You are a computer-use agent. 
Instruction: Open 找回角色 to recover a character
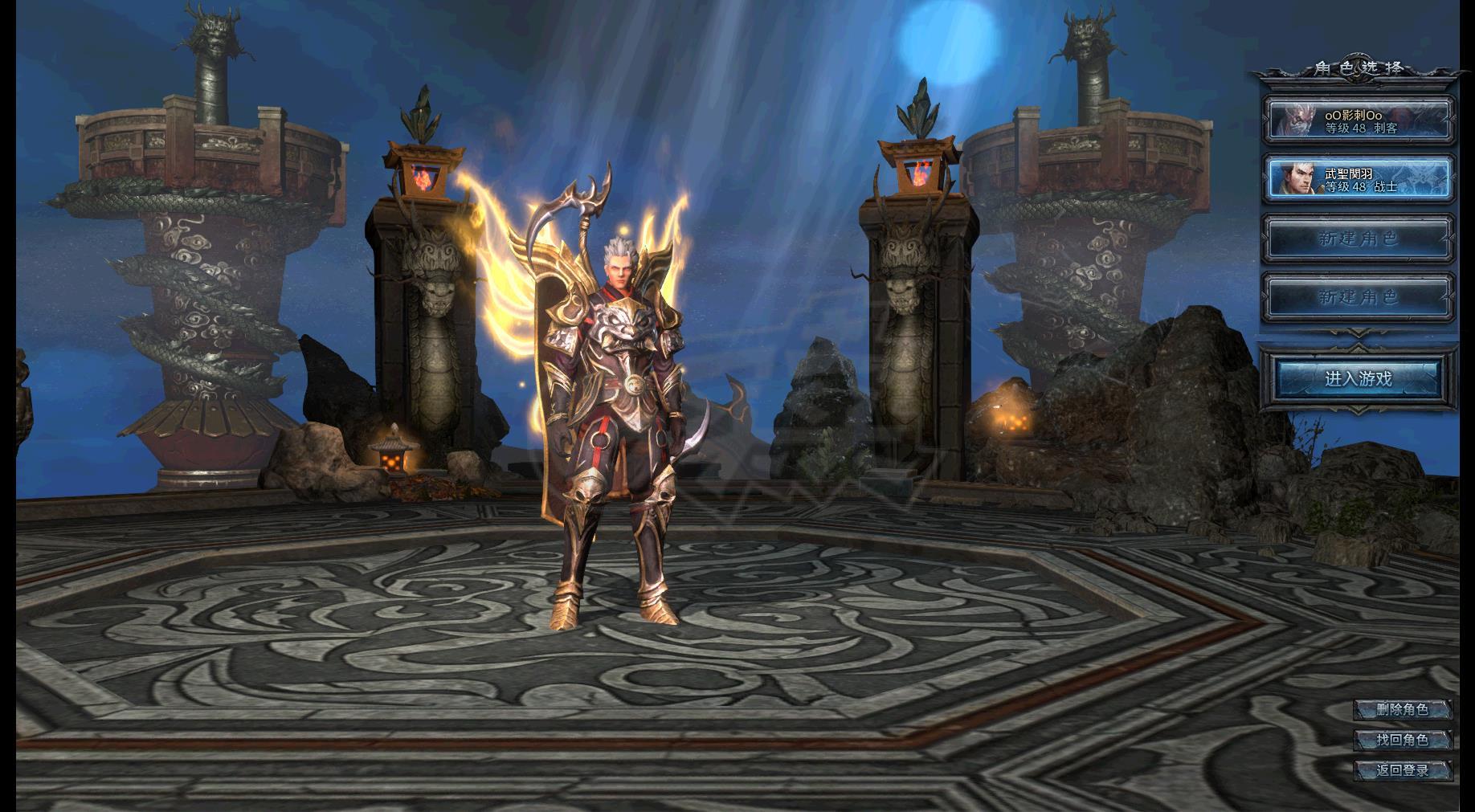1402,740
